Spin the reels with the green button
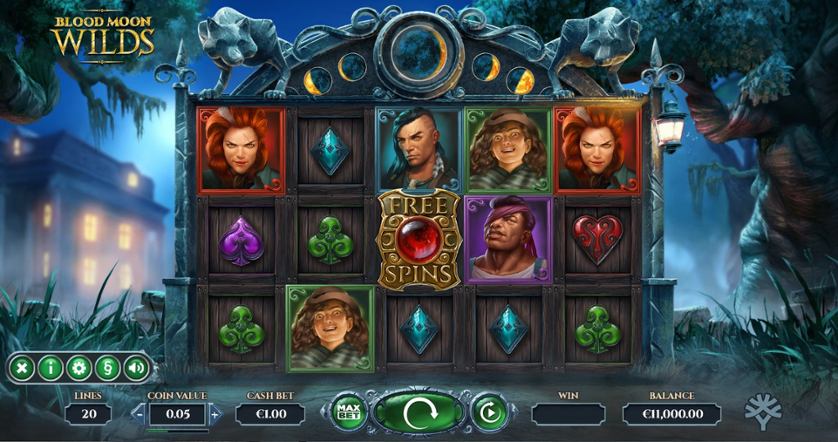 click(x=419, y=412)
